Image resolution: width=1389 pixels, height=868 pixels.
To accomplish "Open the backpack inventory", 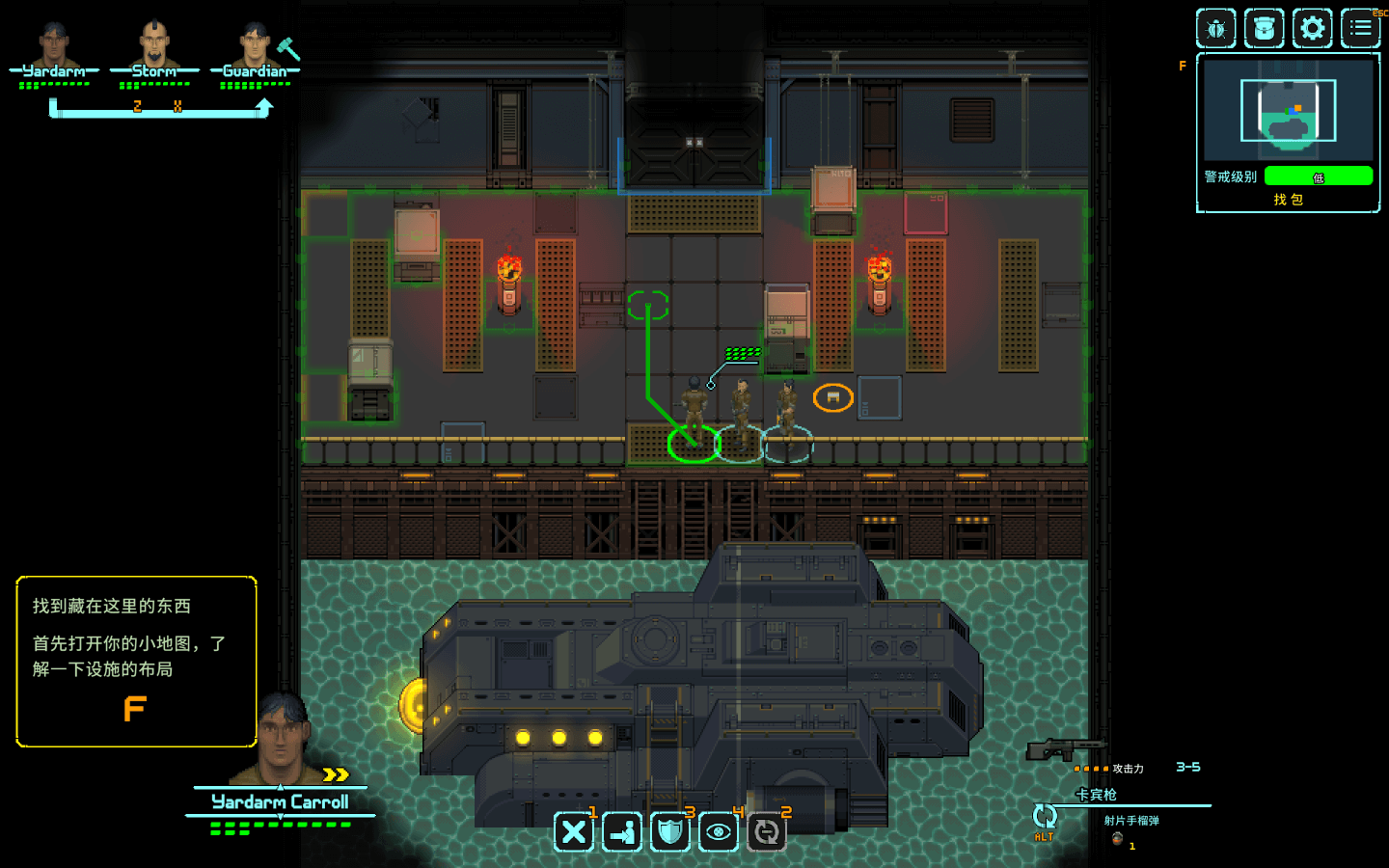I will [1264, 29].
